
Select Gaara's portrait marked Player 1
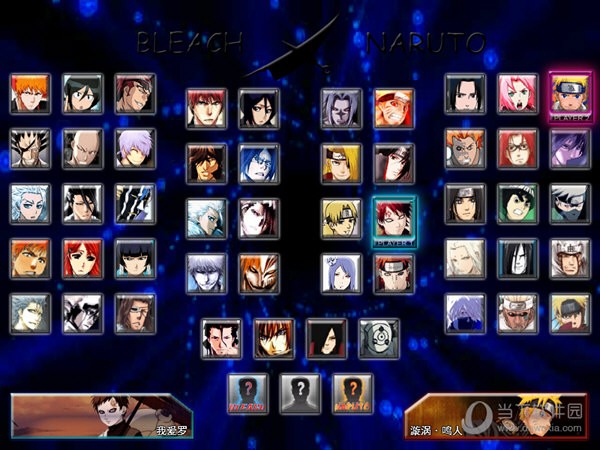pyautogui.click(x=393, y=216)
